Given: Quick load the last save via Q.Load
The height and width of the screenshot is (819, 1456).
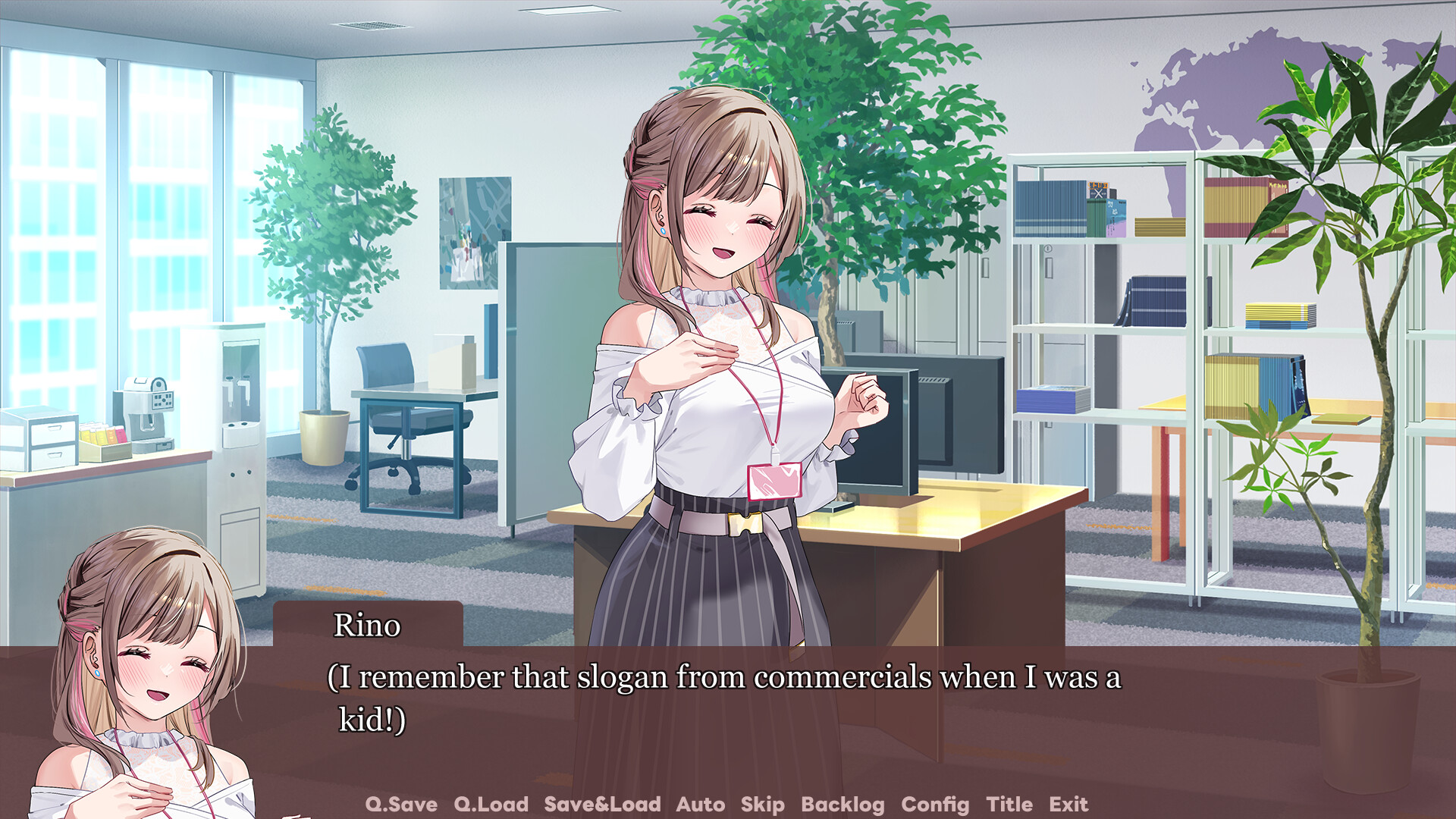Looking at the screenshot, I should coord(490,805).
